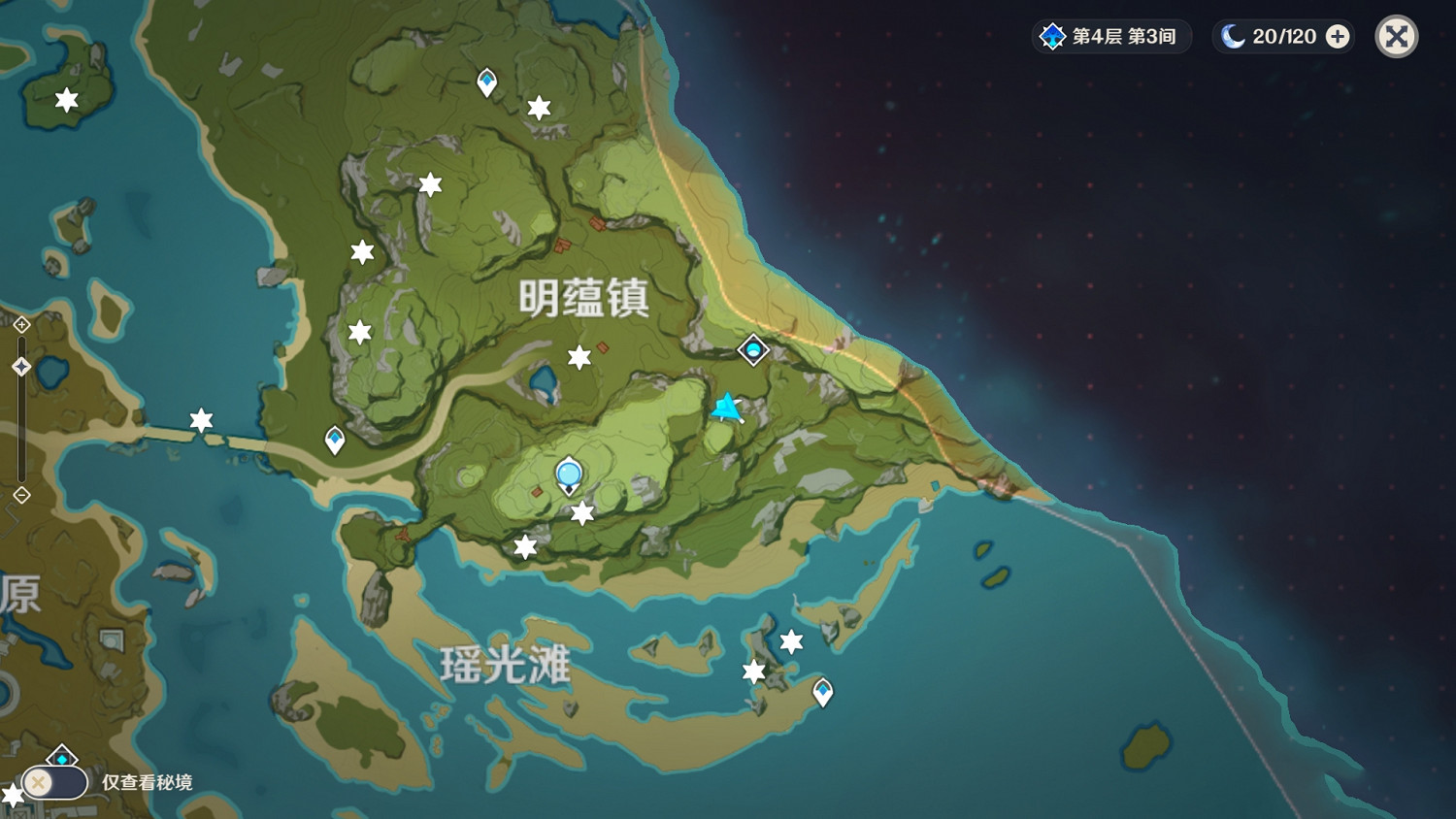
Task: Click the Spiral Abyss icon at top right
Action: tap(1053, 36)
